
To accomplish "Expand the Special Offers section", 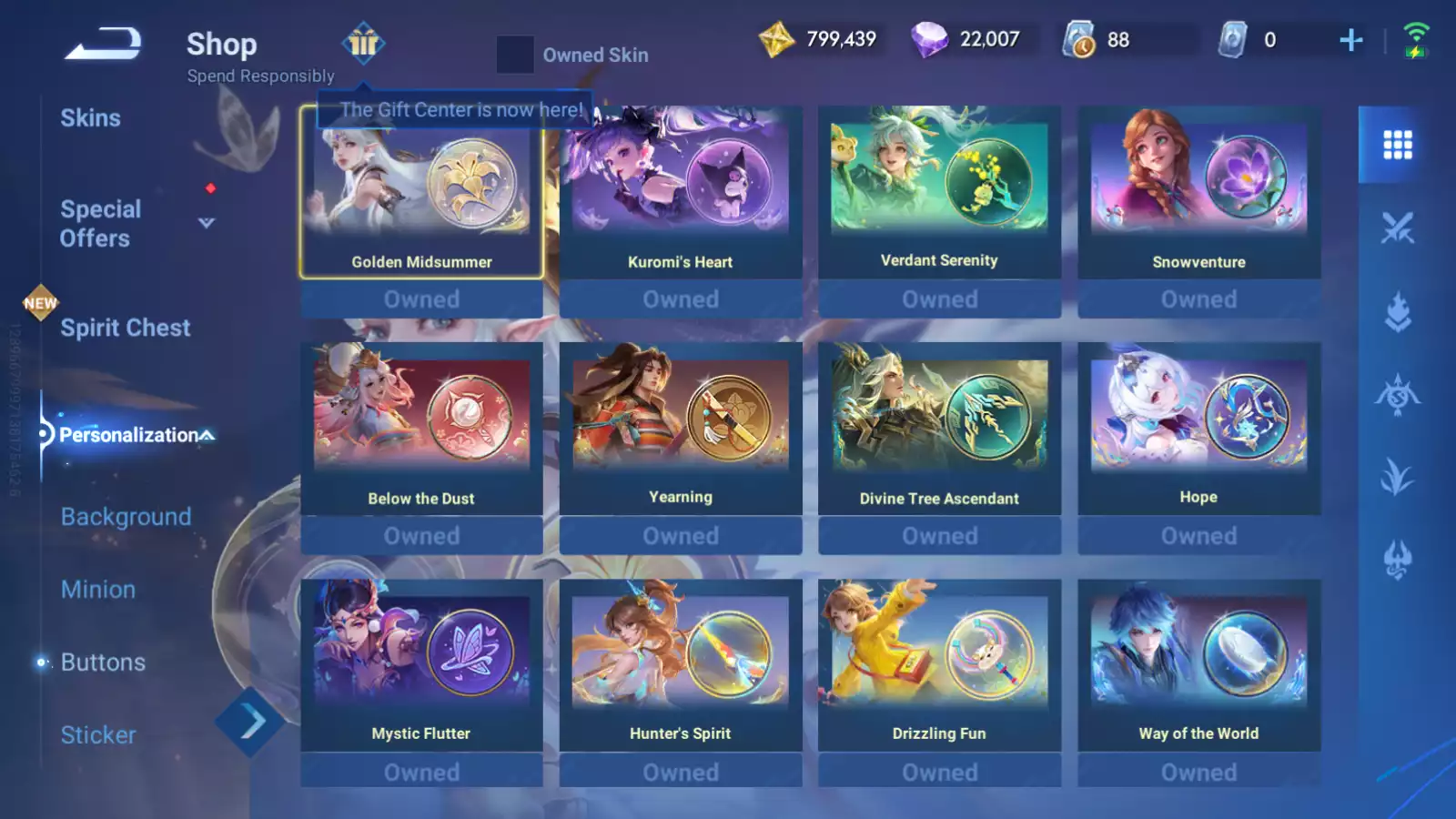I will click(207, 223).
